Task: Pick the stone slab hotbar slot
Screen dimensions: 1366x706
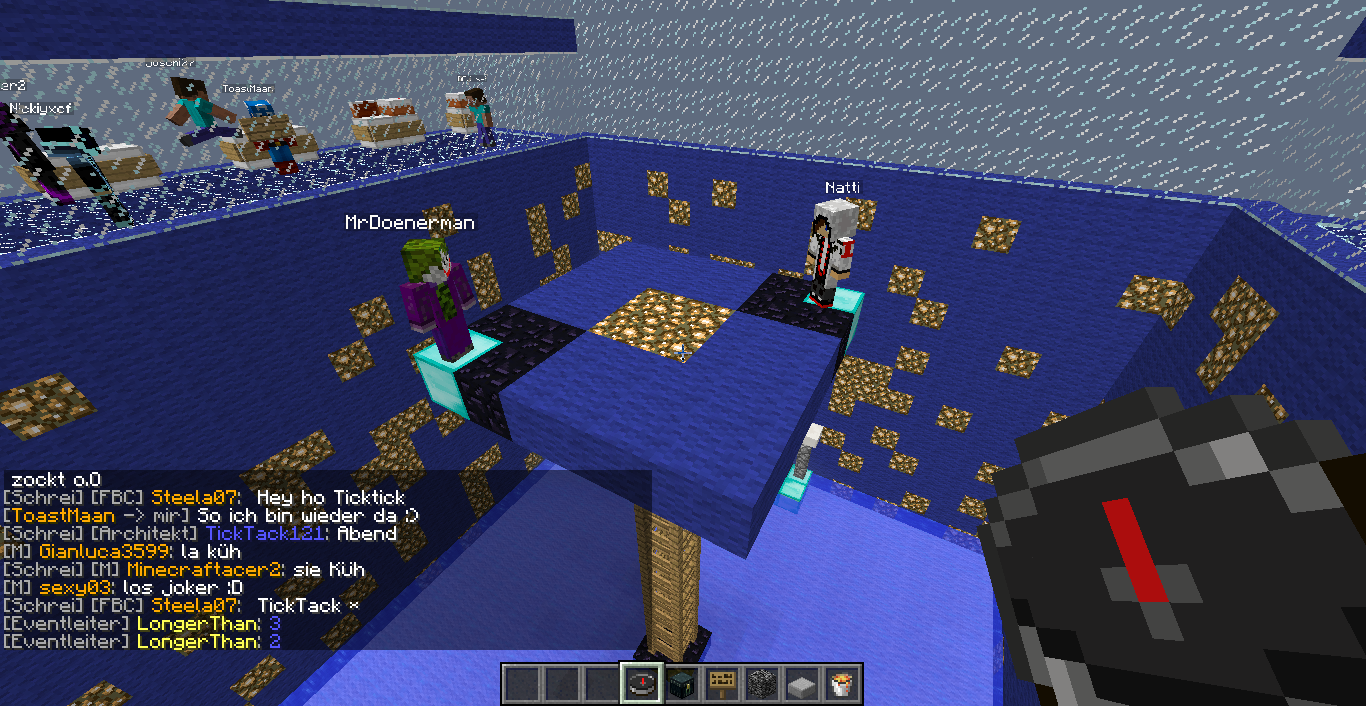Action: (x=802, y=684)
